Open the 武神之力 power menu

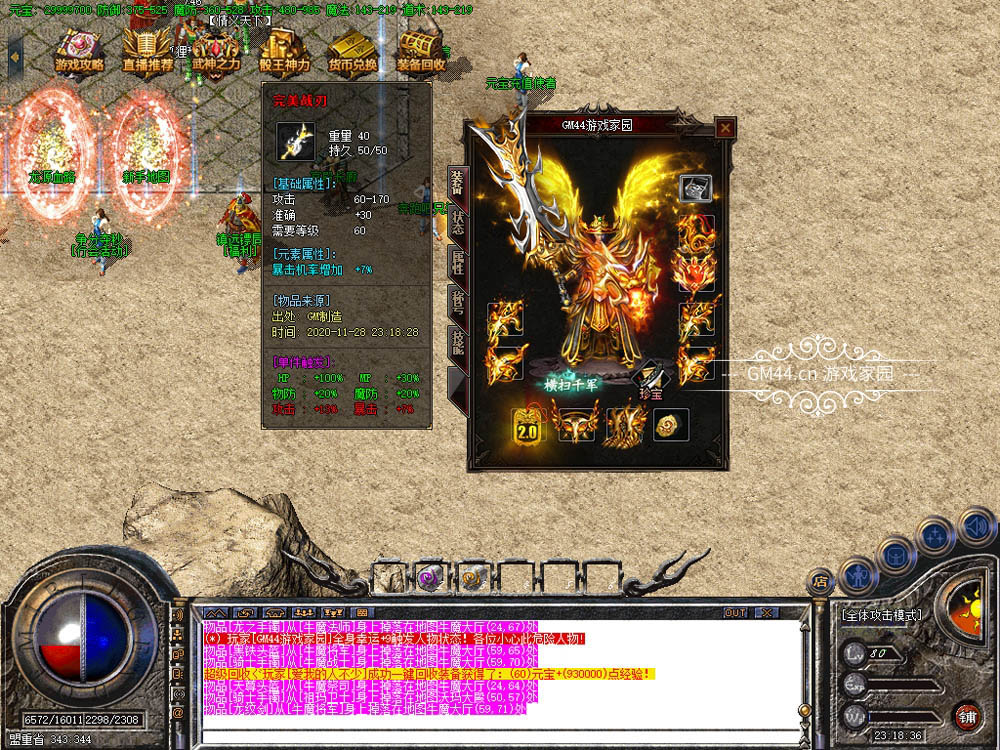216,50
